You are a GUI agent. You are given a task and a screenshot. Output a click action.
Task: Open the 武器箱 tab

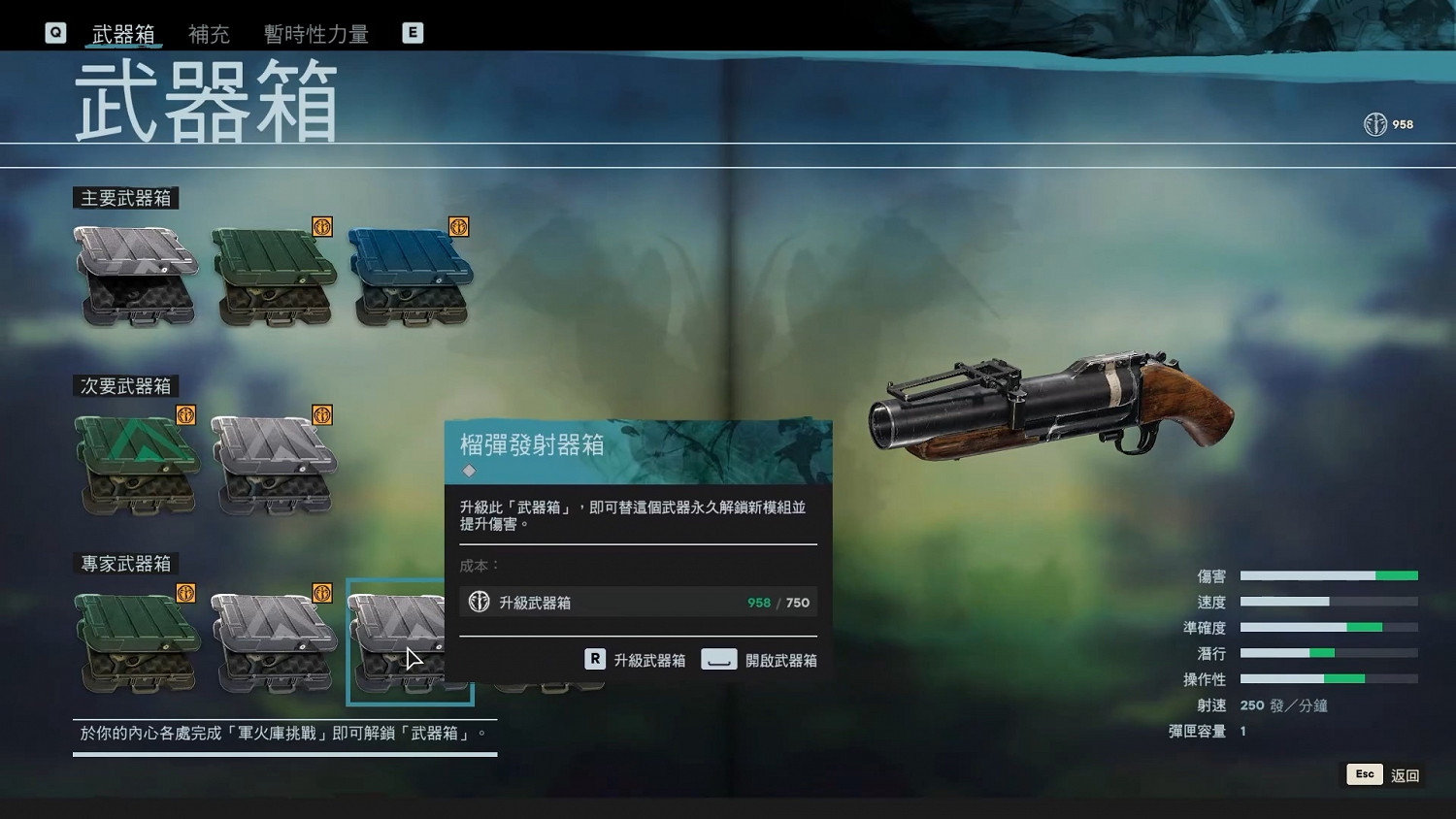pyautogui.click(x=124, y=33)
